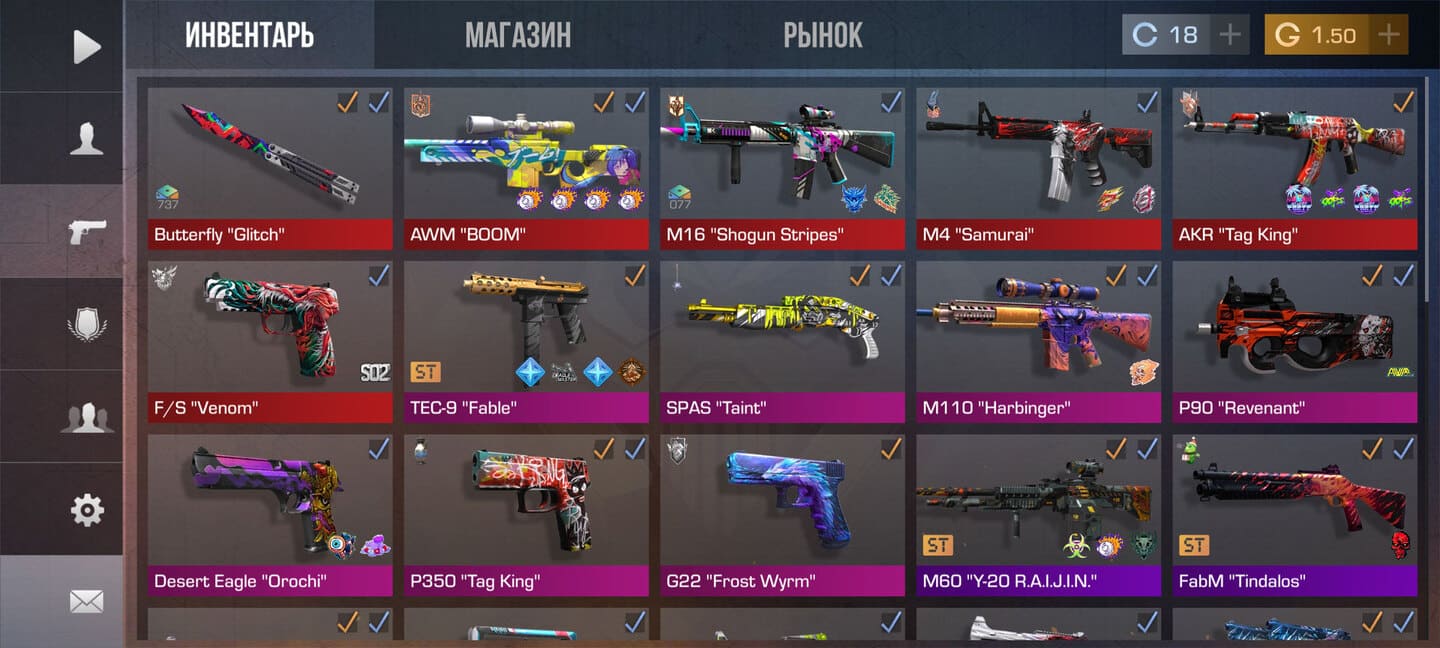1440x648 pixels.
Task: Open the clan shield icon
Action: click(x=87, y=325)
